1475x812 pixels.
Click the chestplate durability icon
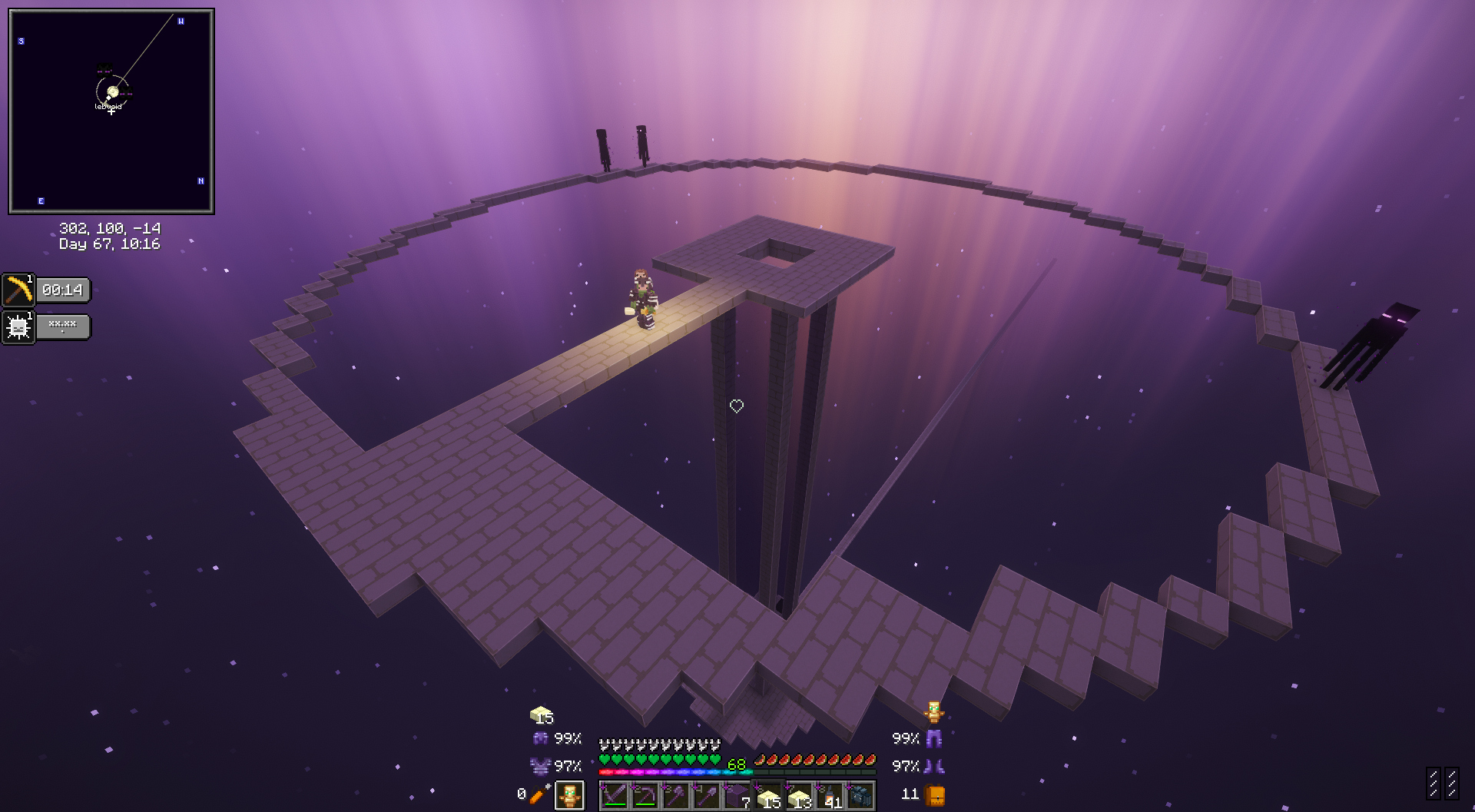541,765
